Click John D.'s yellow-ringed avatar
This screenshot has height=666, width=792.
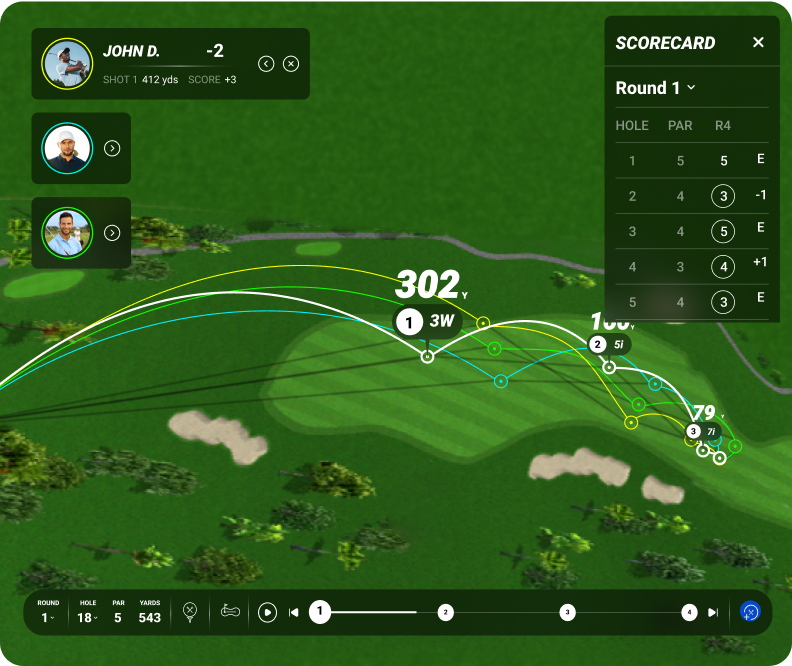[x=67, y=64]
